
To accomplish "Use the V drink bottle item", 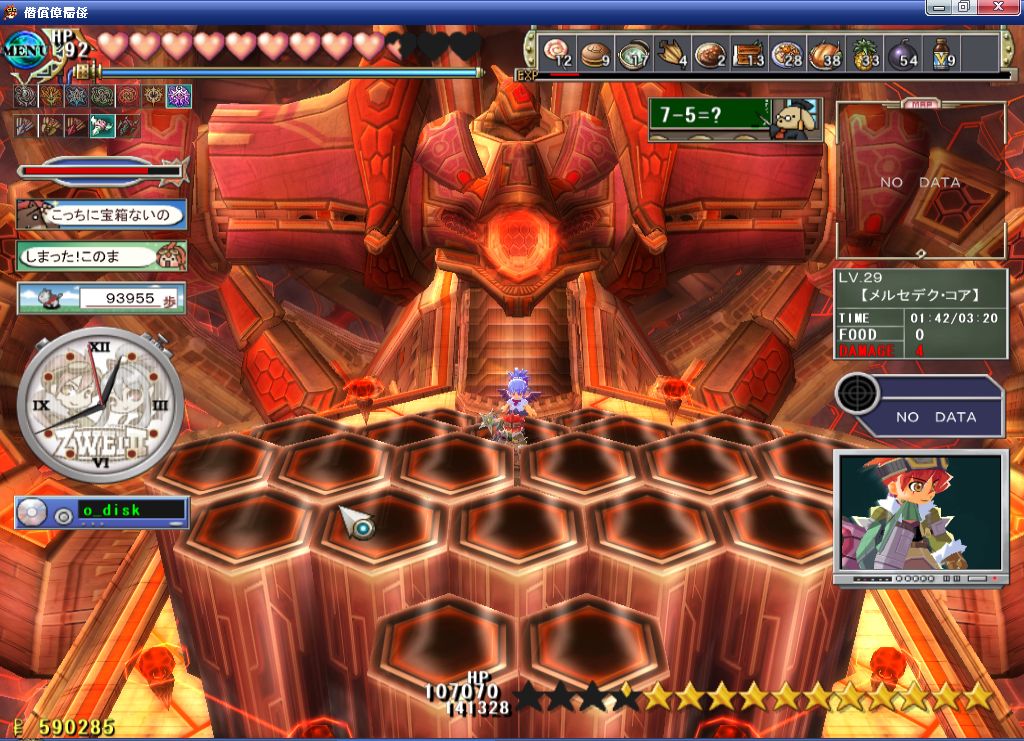I will (941, 53).
